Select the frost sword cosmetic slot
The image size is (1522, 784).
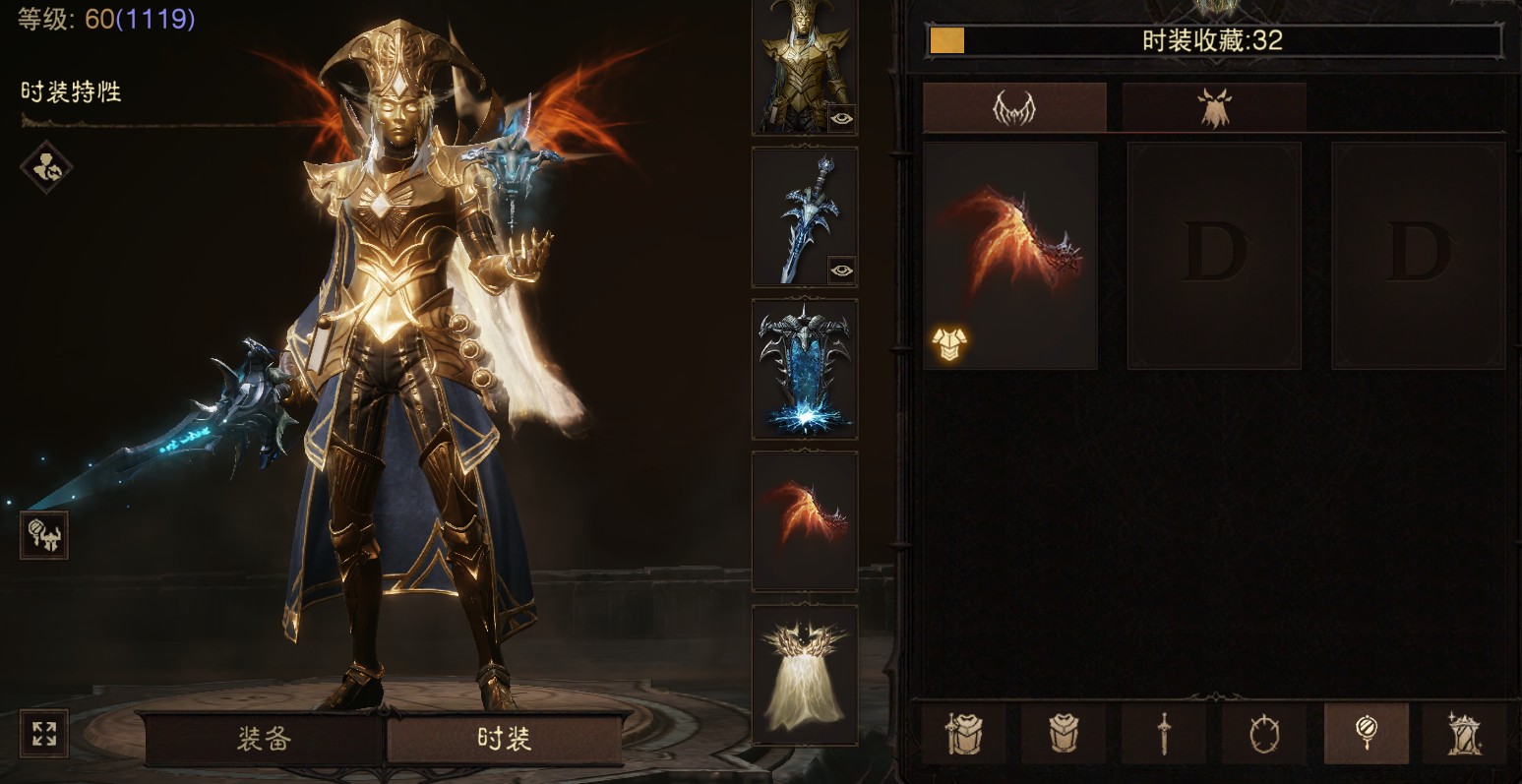pos(804,216)
